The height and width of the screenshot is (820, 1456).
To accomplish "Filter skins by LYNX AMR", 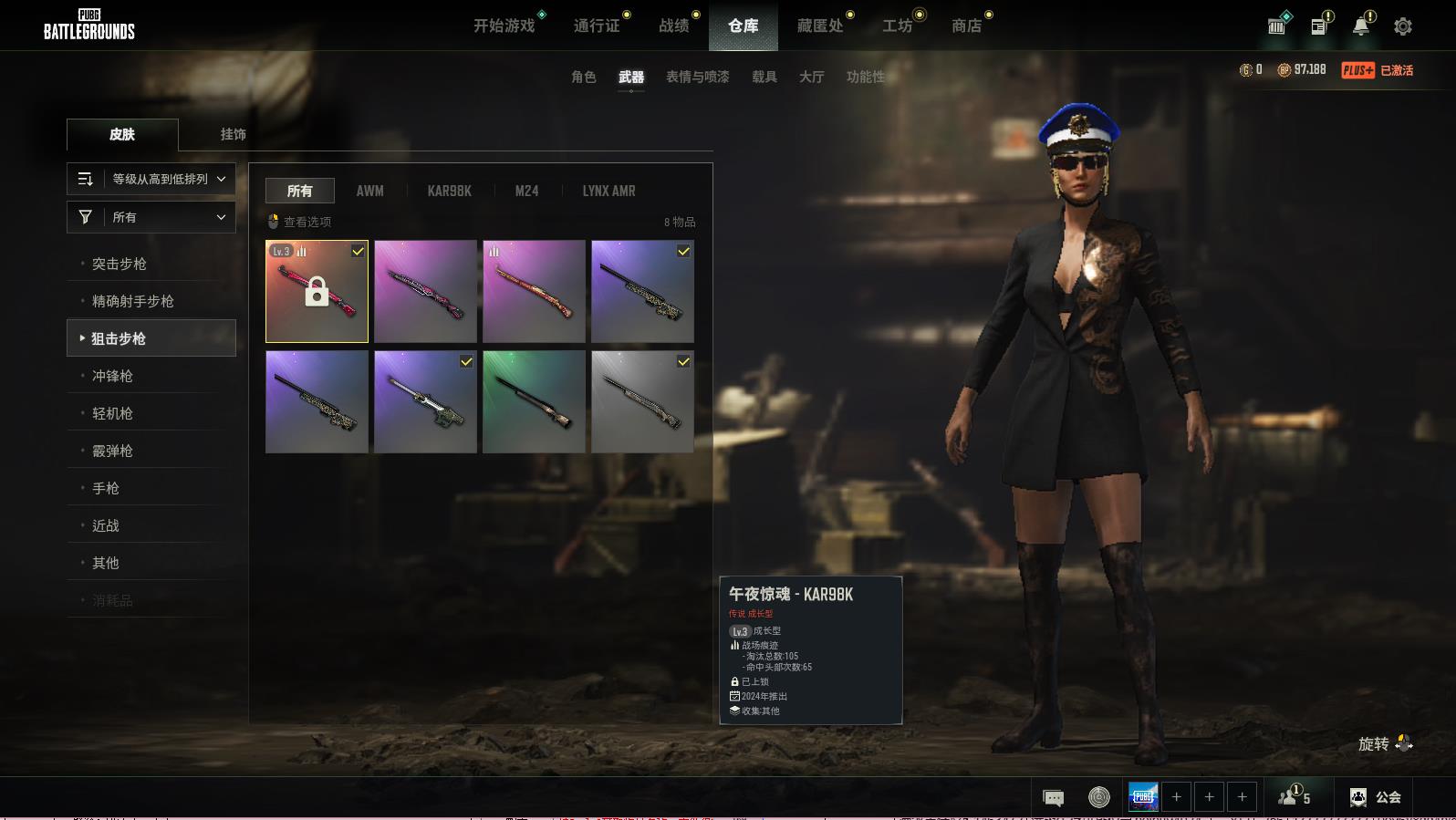I will tap(608, 191).
